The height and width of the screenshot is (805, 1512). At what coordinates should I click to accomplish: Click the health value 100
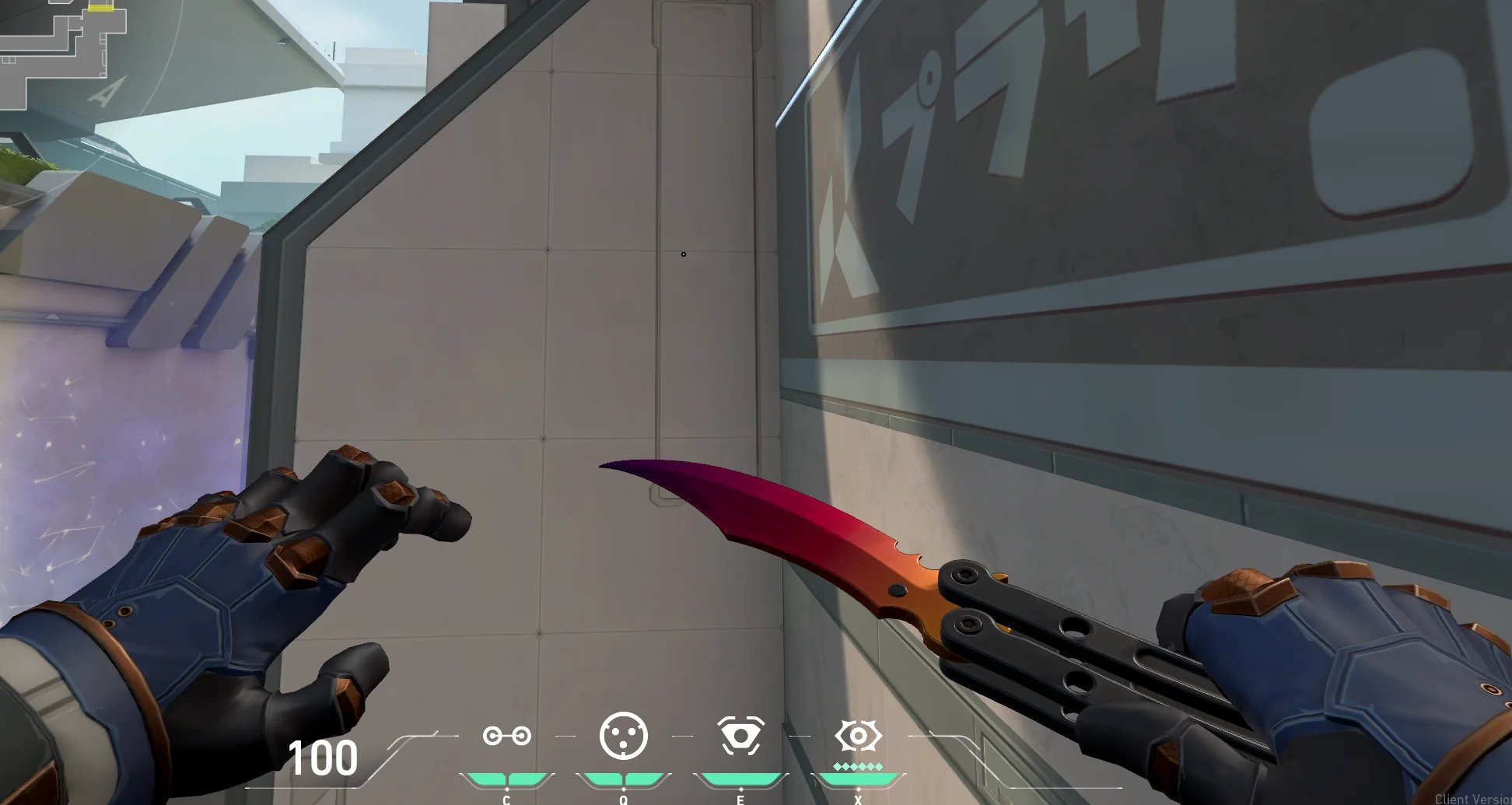[324, 755]
